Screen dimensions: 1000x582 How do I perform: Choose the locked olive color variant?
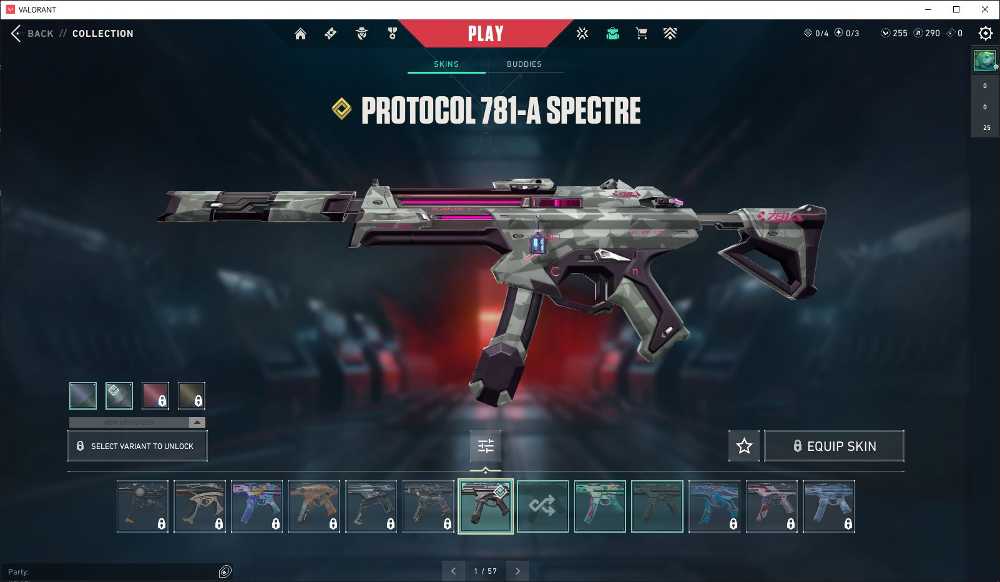click(x=191, y=396)
